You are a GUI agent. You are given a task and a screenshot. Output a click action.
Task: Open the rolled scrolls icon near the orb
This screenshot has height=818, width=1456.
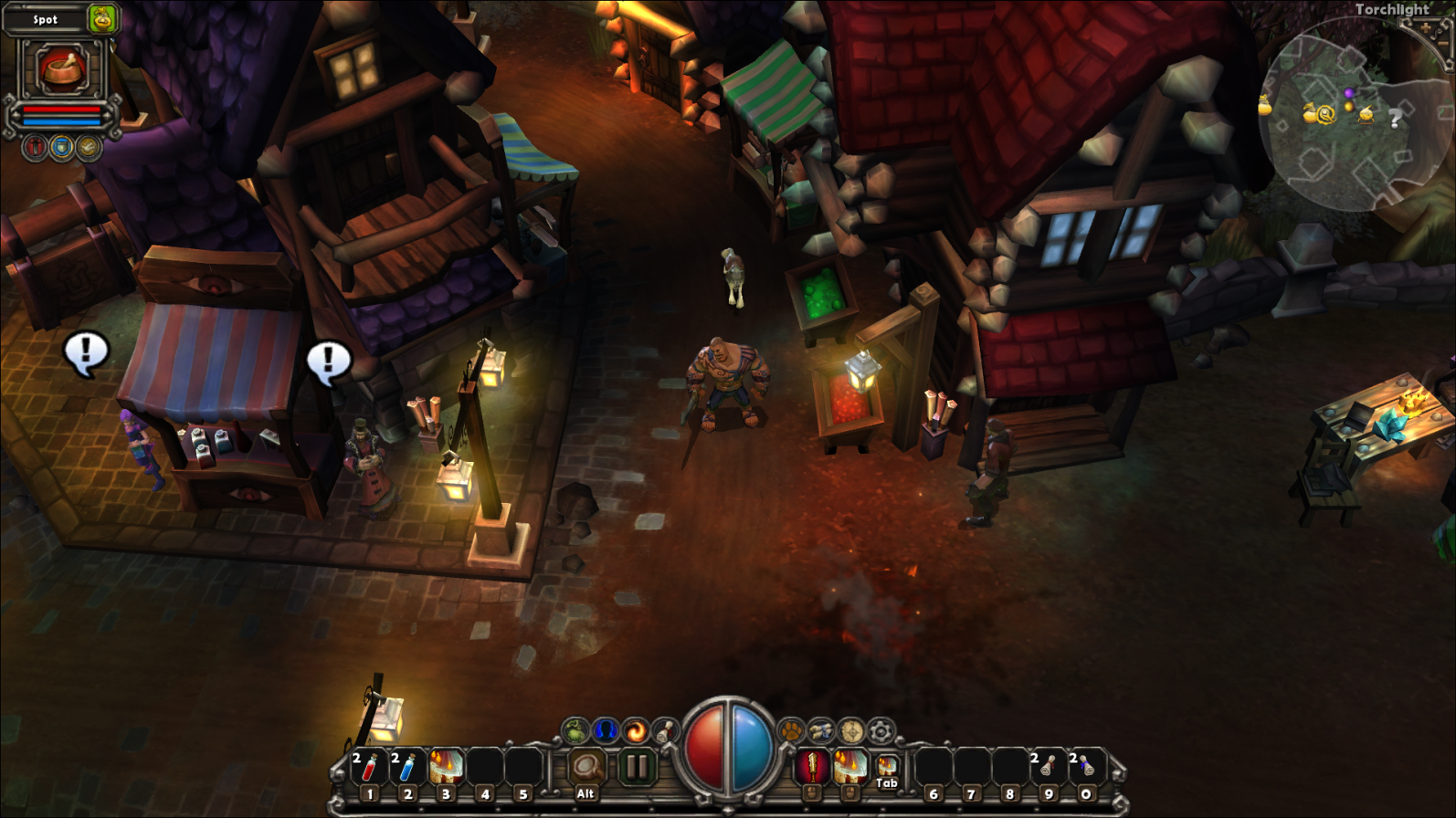(821, 730)
